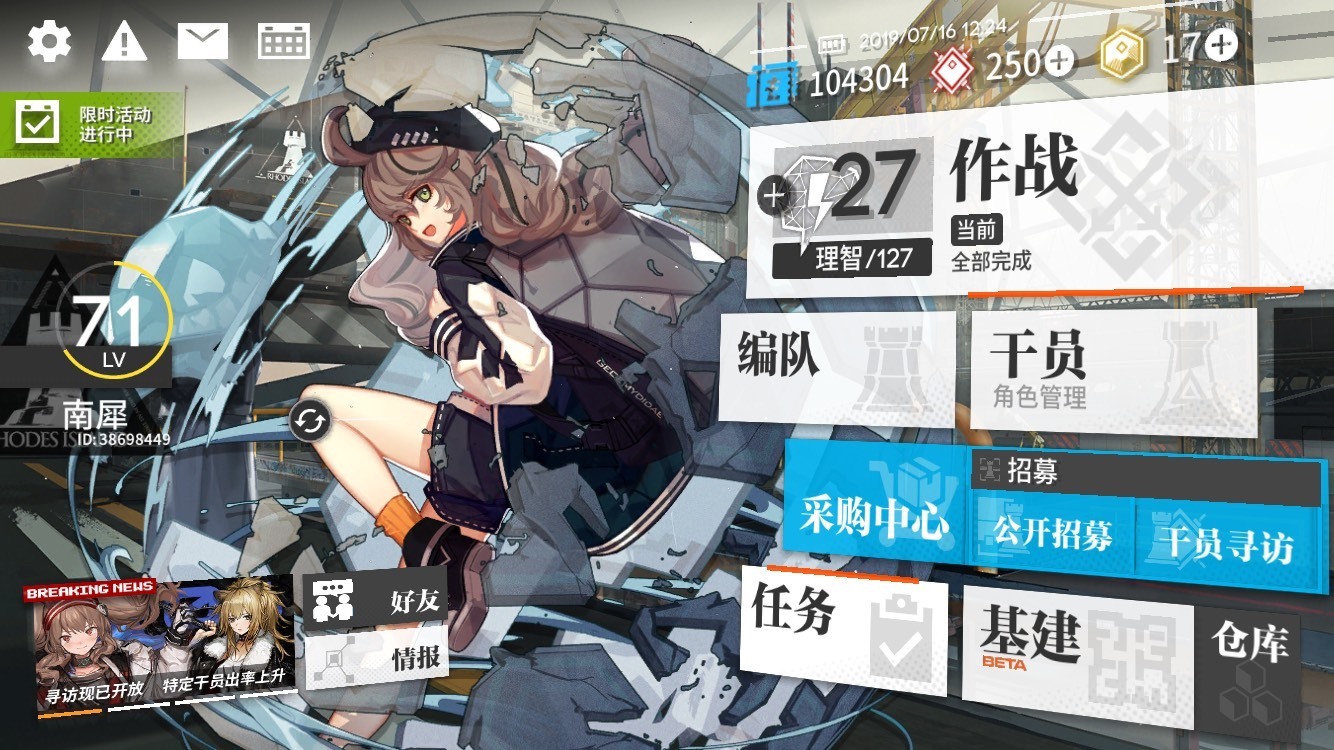Open 干员寻访 headhunting
The width and height of the screenshot is (1334, 750).
[1225, 543]
